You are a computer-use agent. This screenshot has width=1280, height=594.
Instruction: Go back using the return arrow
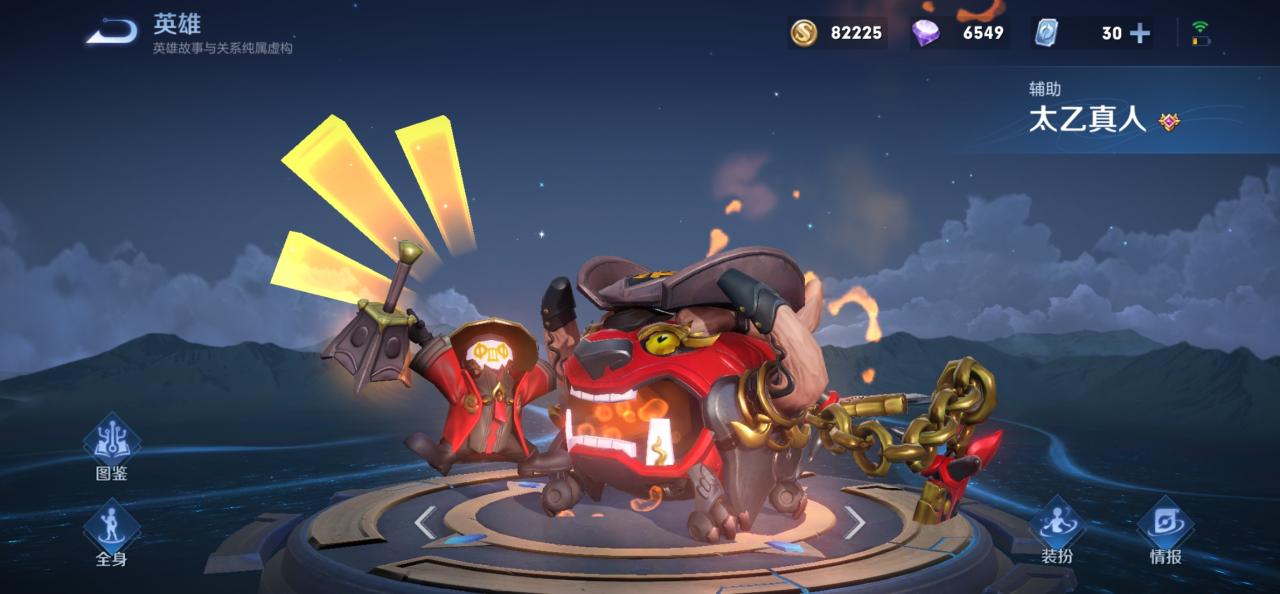[x=111, y=32]
